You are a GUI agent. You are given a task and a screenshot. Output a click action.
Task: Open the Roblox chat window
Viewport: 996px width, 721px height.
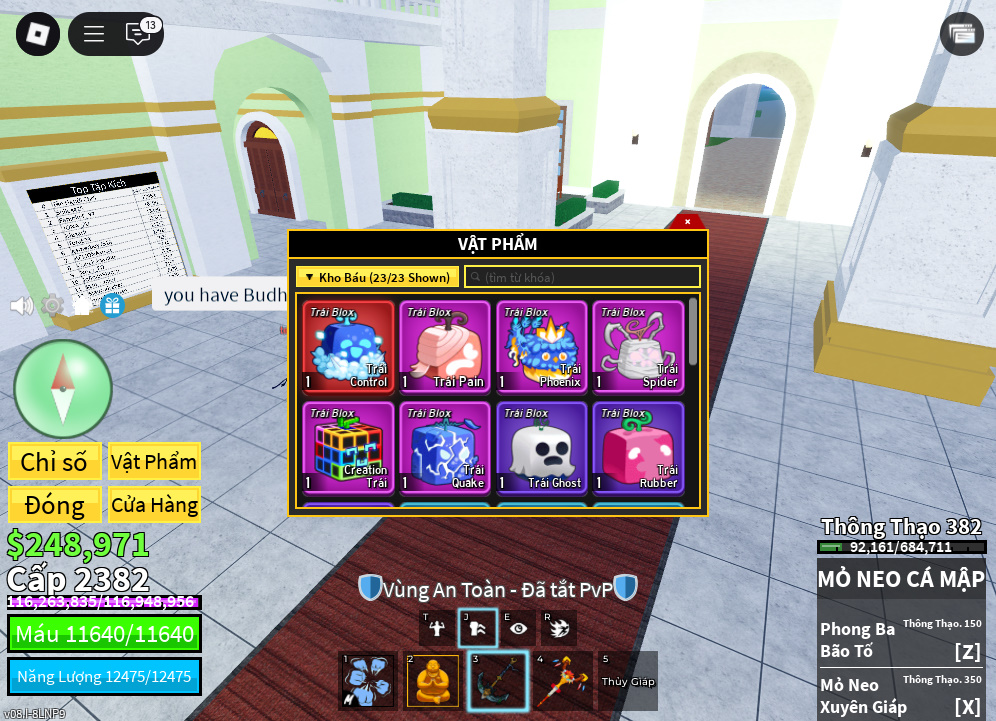138,34
